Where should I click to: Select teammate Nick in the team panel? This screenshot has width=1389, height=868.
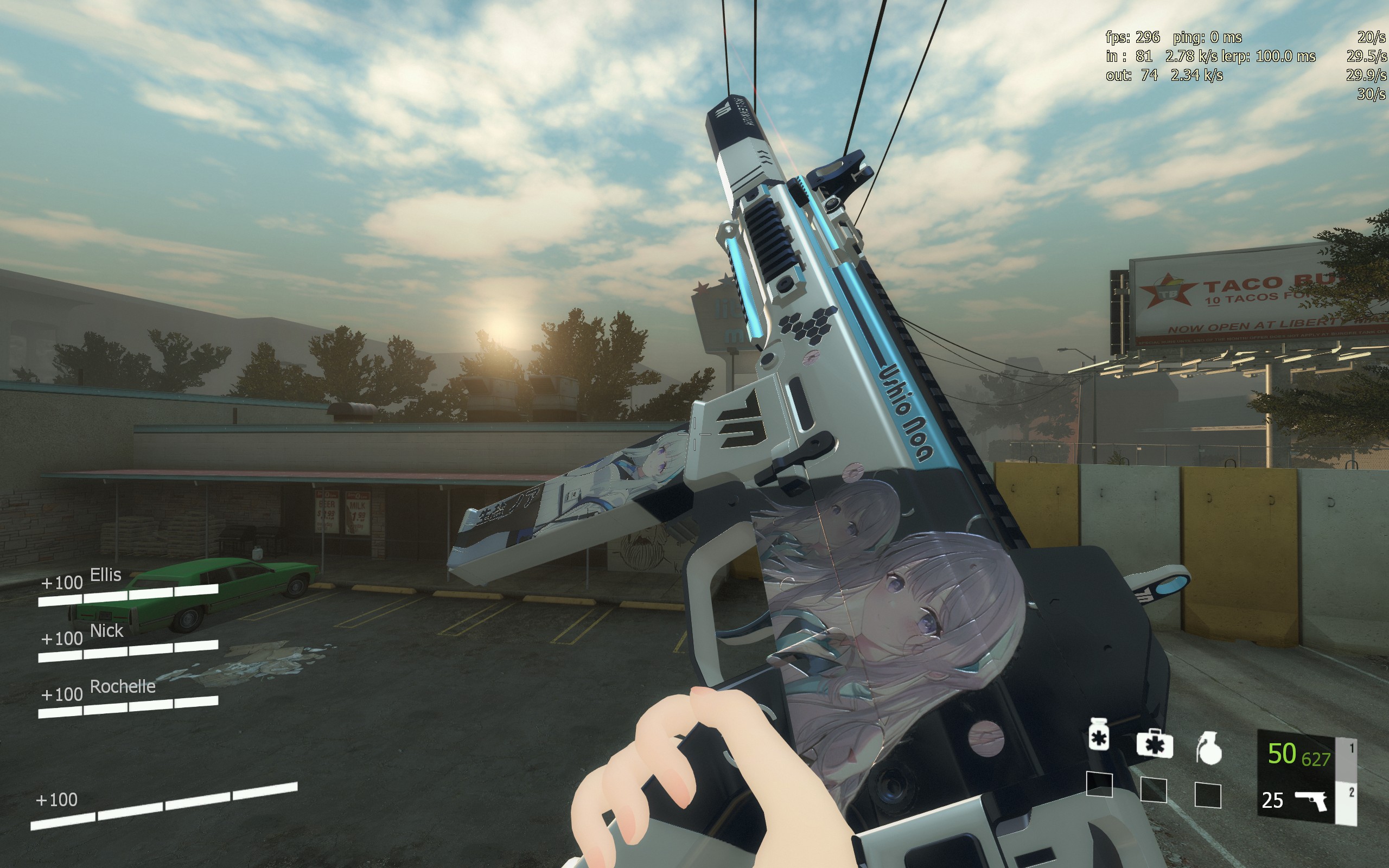(x=106, y=631)
